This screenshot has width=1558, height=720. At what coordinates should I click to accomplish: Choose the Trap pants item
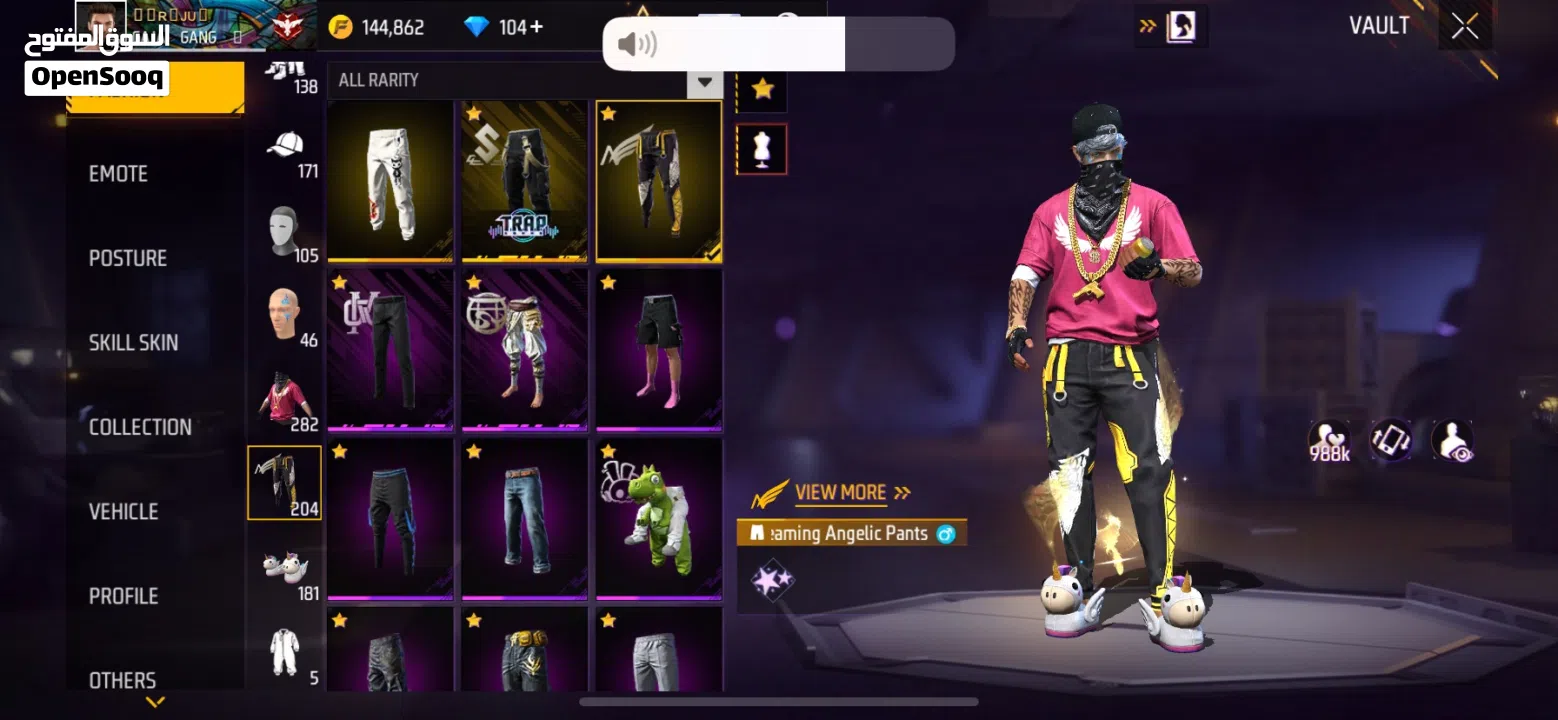(x=524, y=181)
